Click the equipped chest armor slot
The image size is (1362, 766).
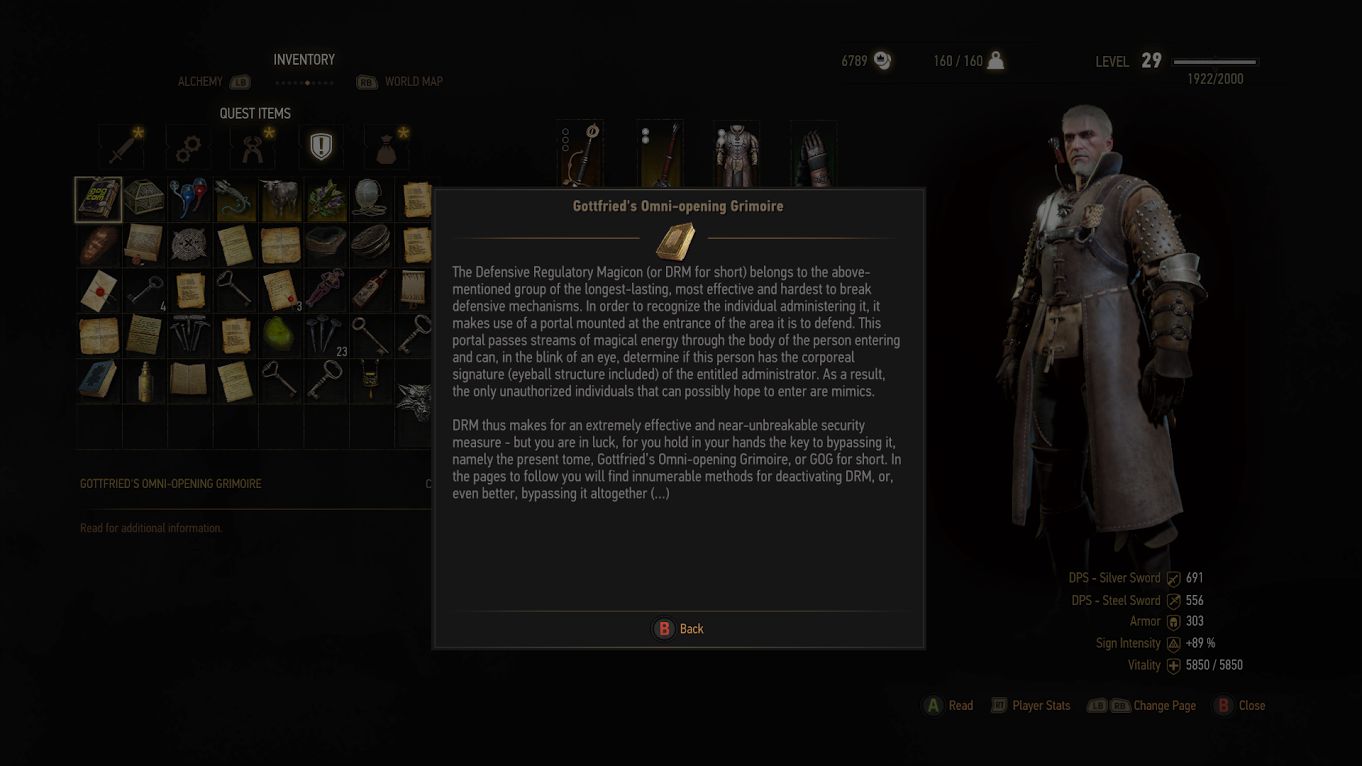[x=736, y=153]
